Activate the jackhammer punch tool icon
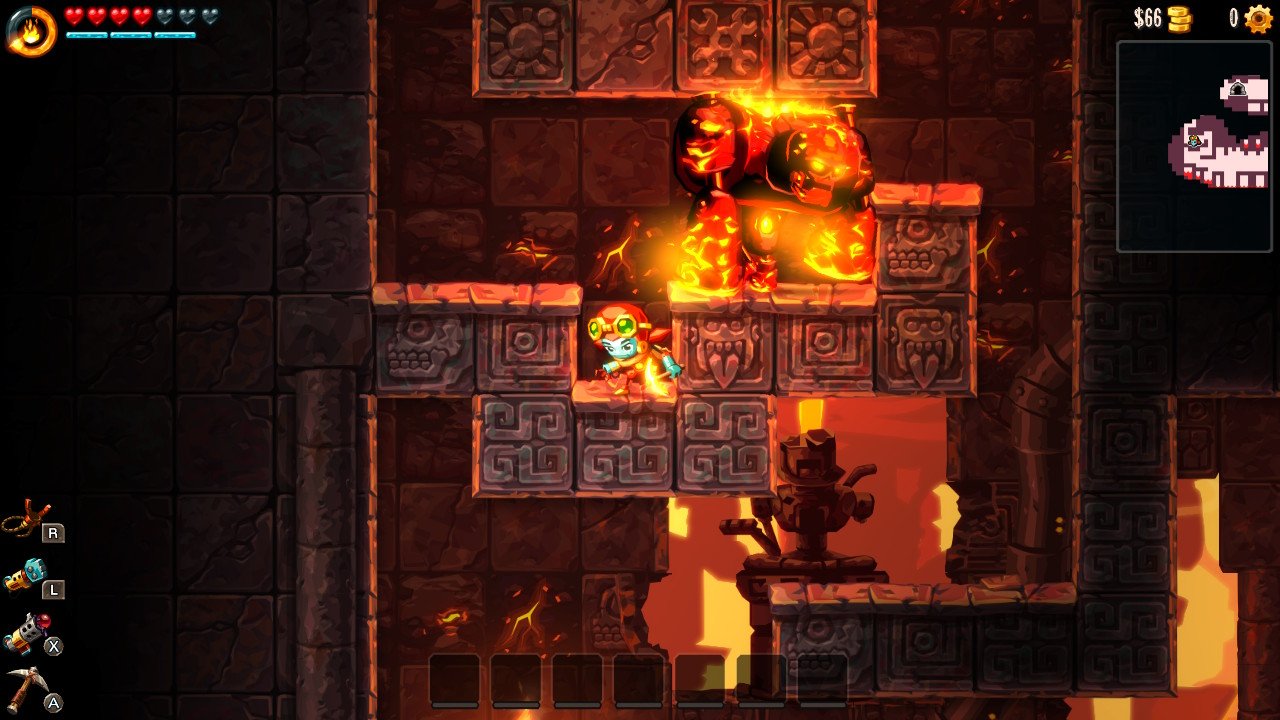 (x=25, y=575)
